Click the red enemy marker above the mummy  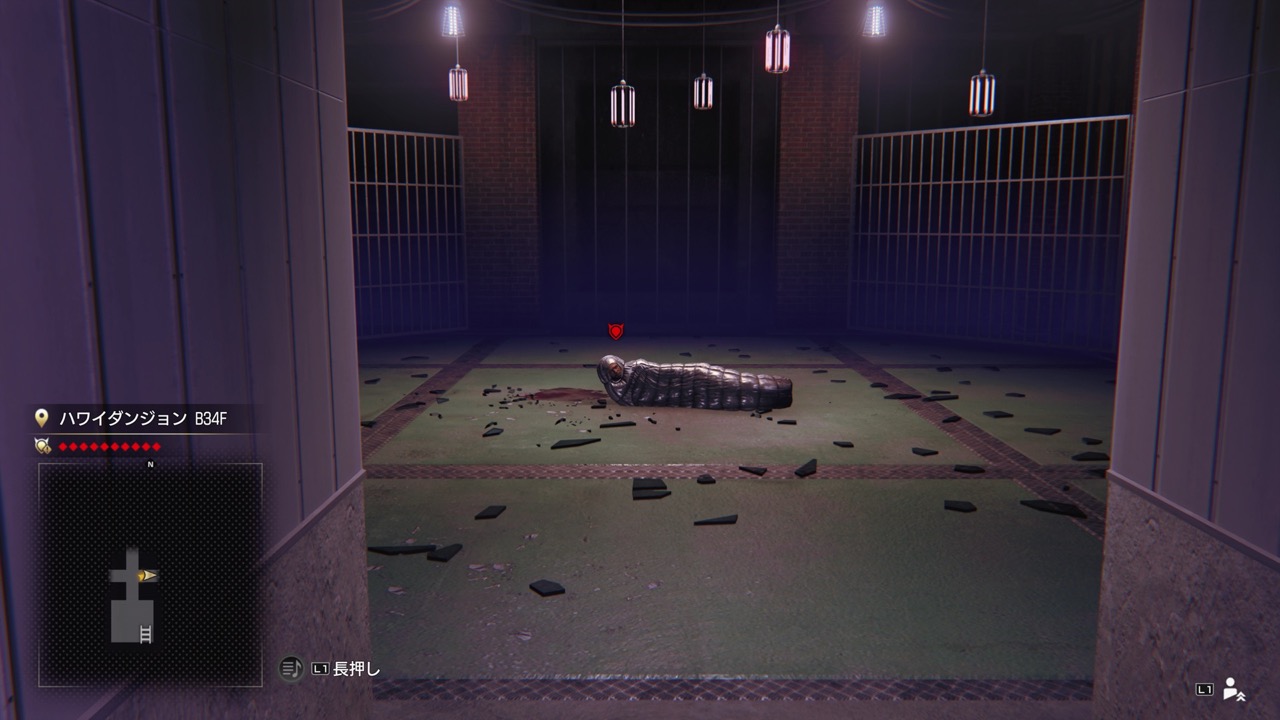(616, 331)
